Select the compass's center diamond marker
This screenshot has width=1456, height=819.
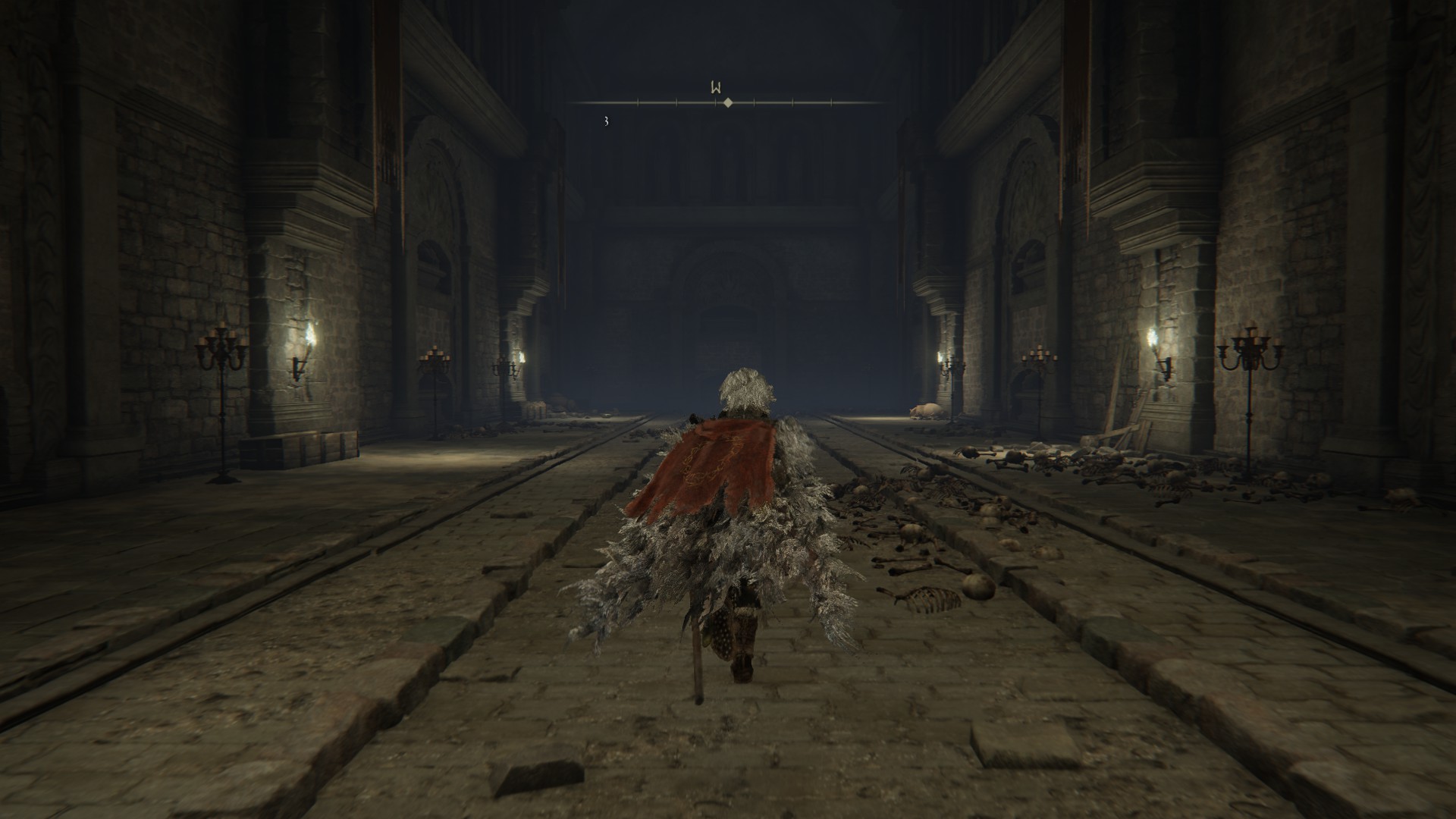point(728,102)
